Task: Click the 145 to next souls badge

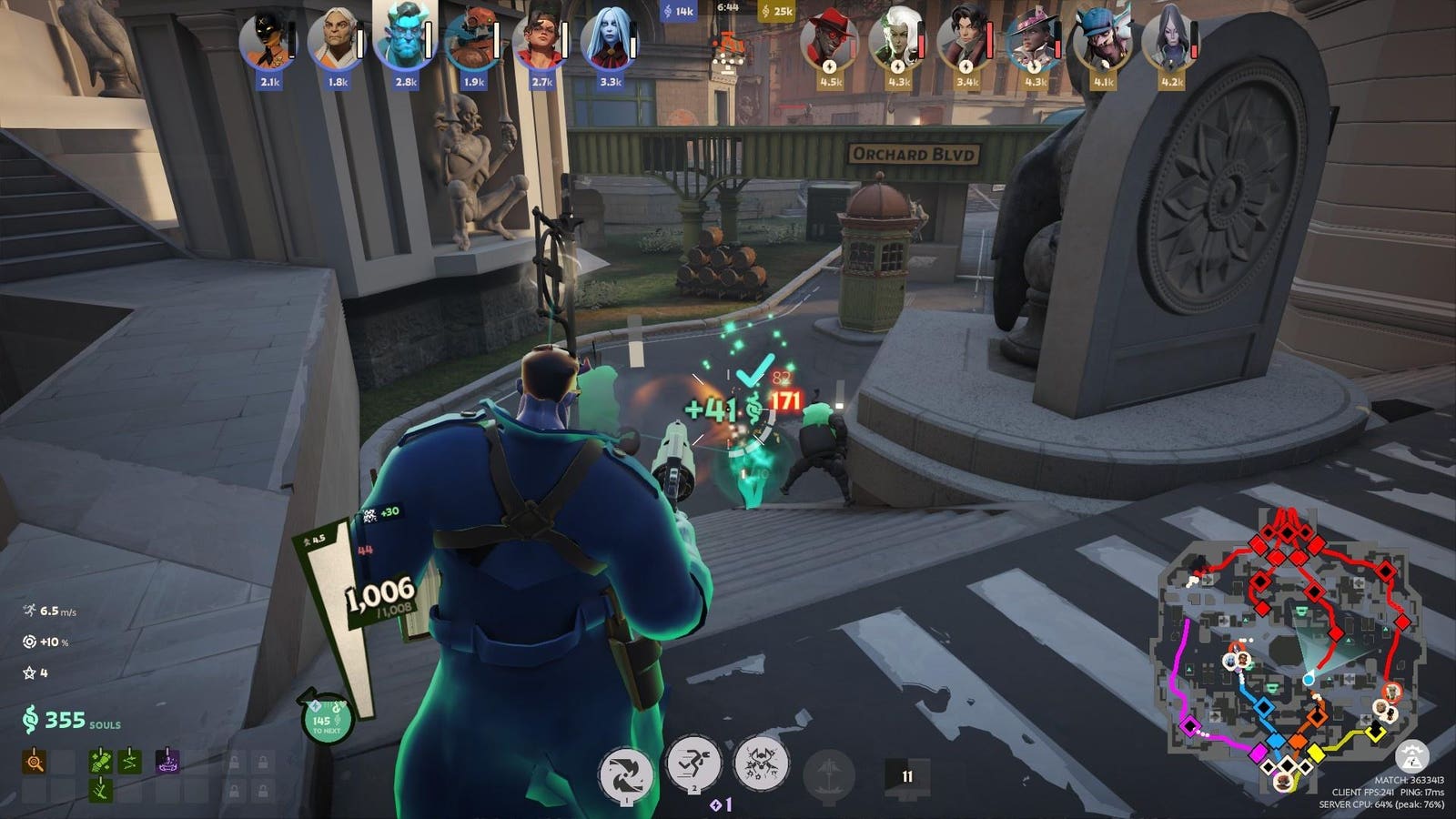Action: click(x=326, y=719)
